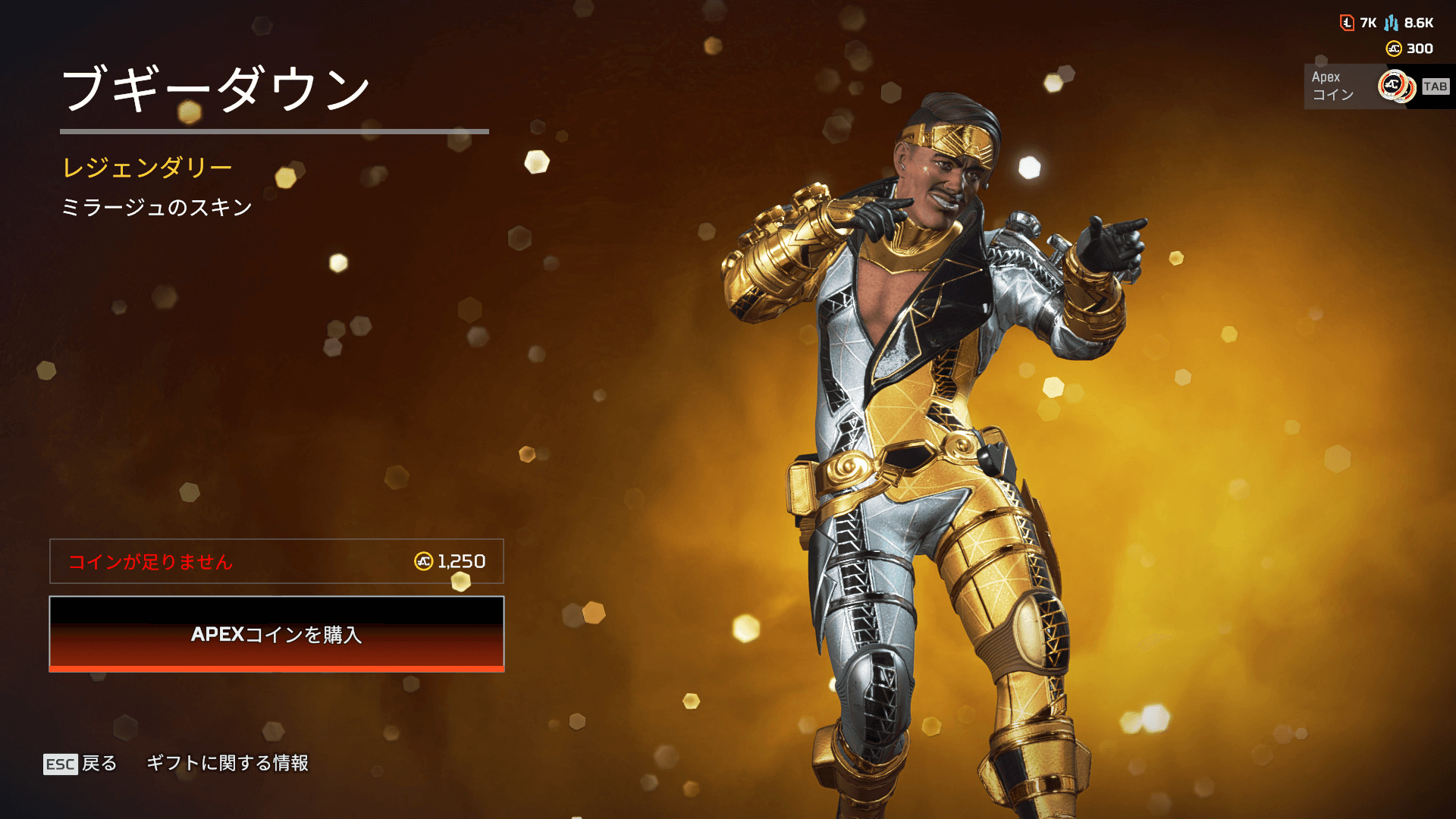Go back with the 戻る button
1456x819 pixels.
80,763
